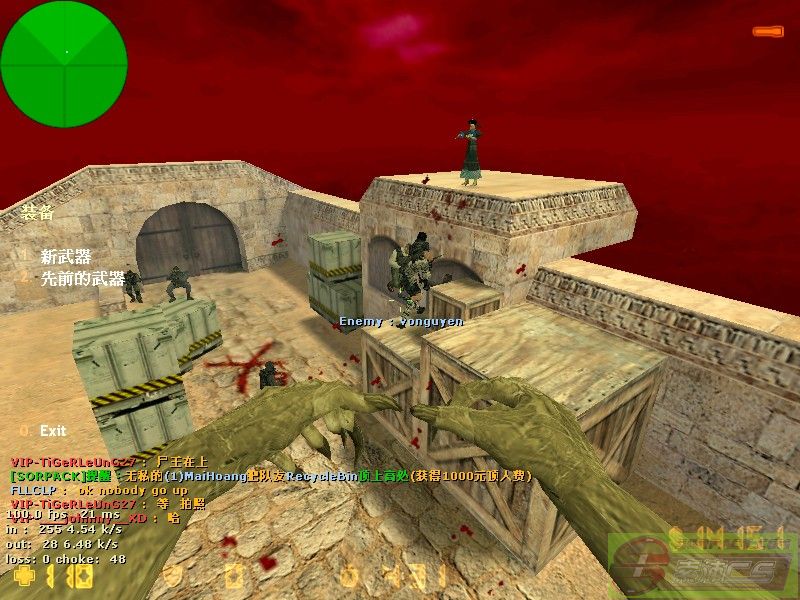This screenshot has width=800, height=600.
Task: Choose the 新武器 menu option
Action: tap(65, 257)
